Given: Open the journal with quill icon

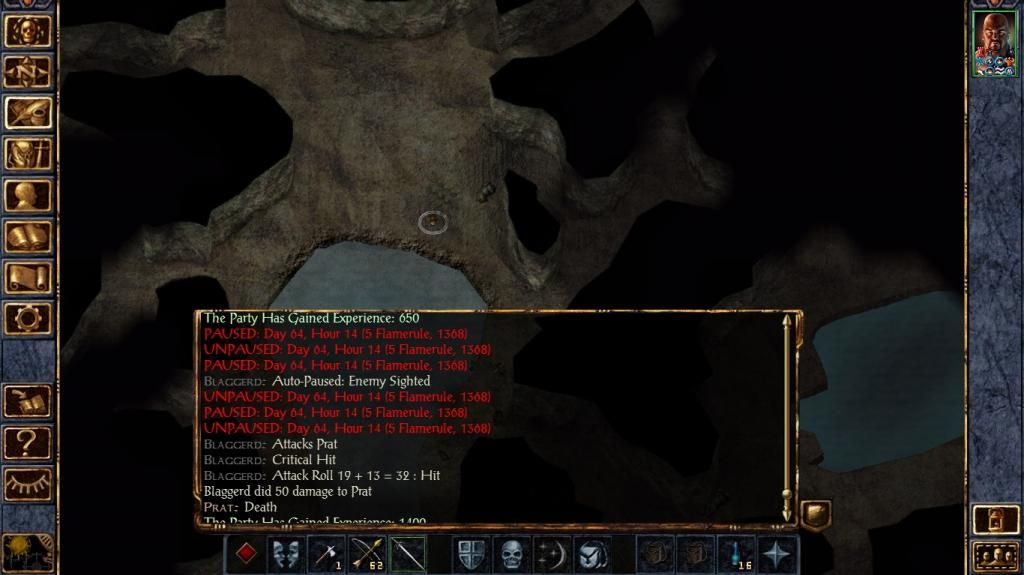Looking at the screenshot, I should (x=28, y=112).
